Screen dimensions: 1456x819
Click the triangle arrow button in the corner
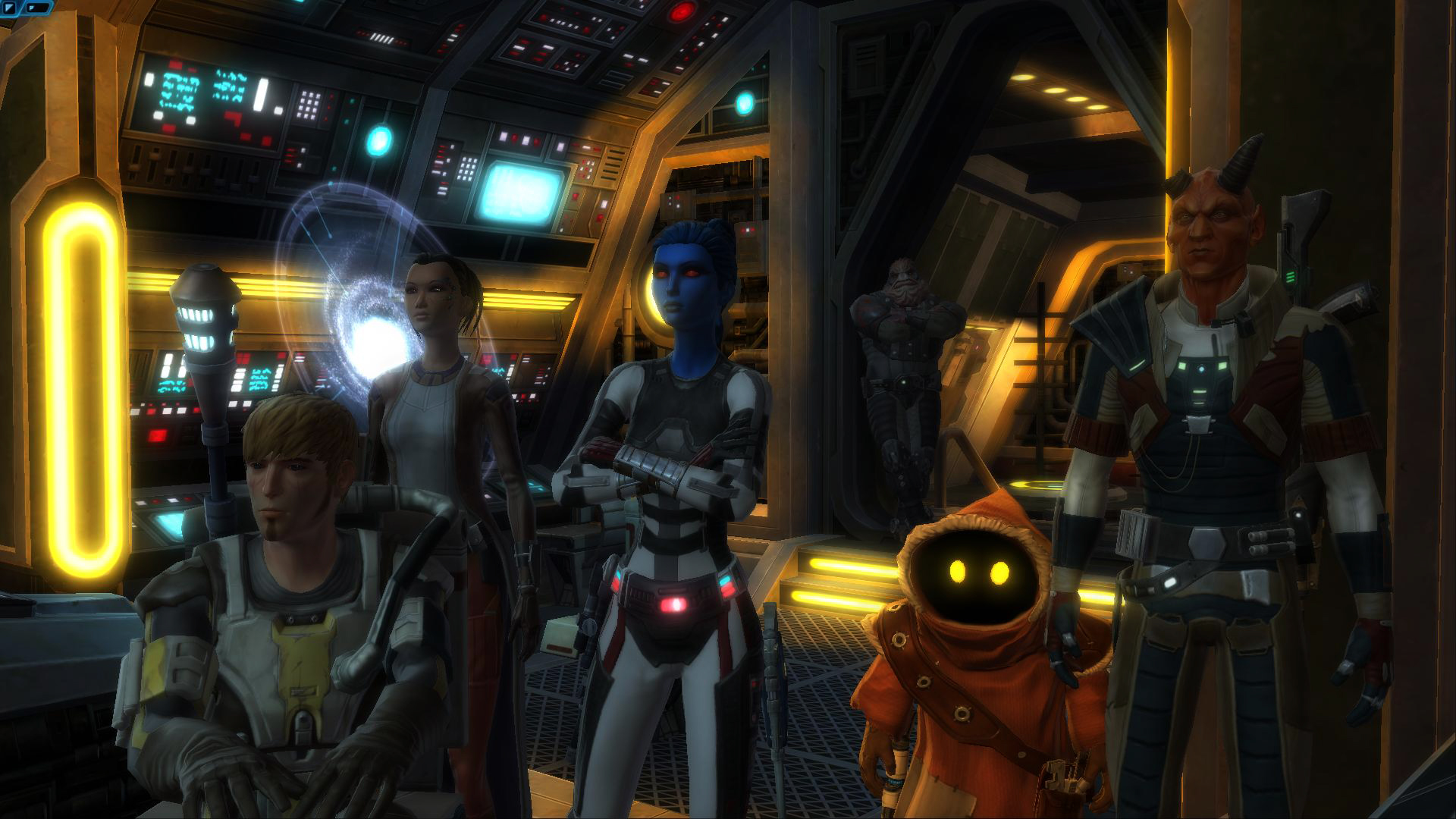[11, 8]
